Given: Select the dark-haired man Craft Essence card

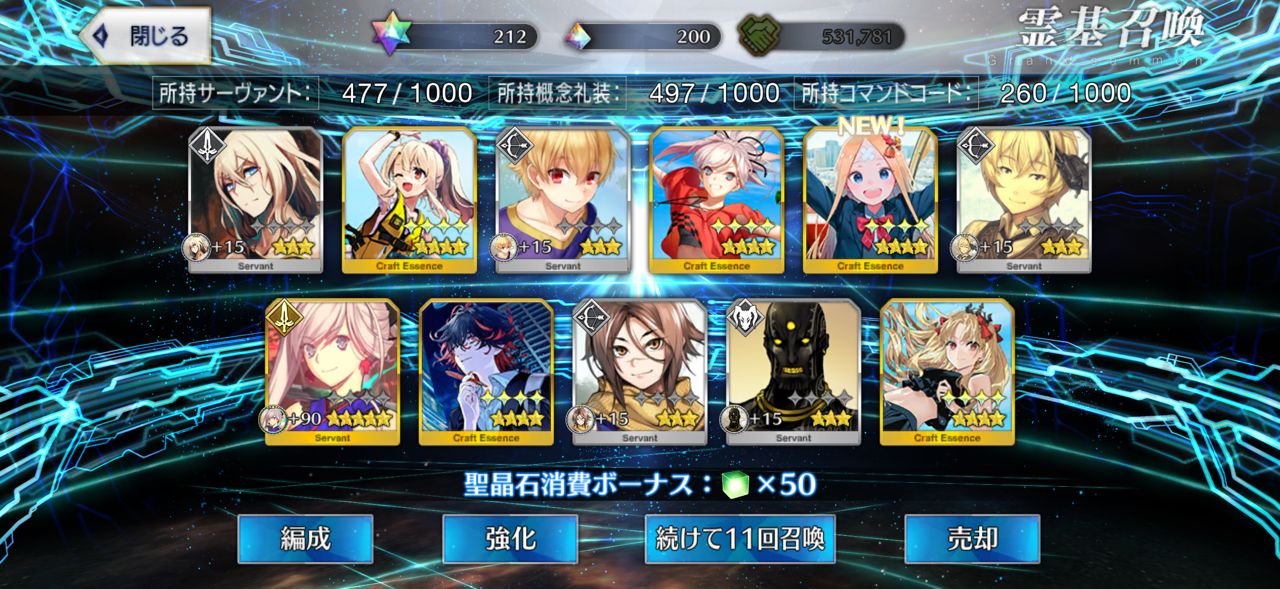Looking at the screenshot, I should click(486, 372).
